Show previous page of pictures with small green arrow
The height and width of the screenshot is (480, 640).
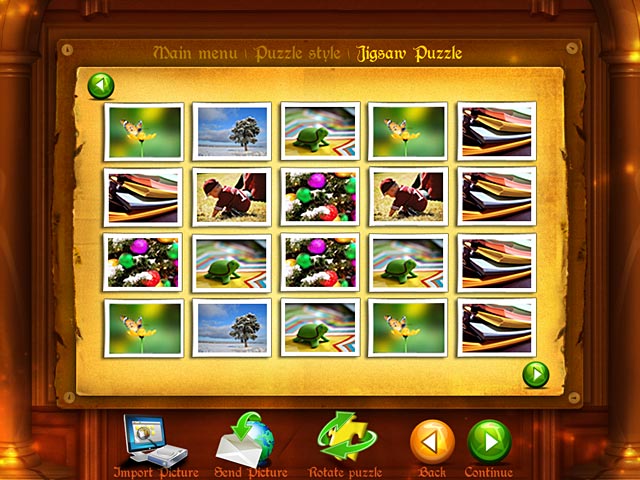[x=101, y=86]
